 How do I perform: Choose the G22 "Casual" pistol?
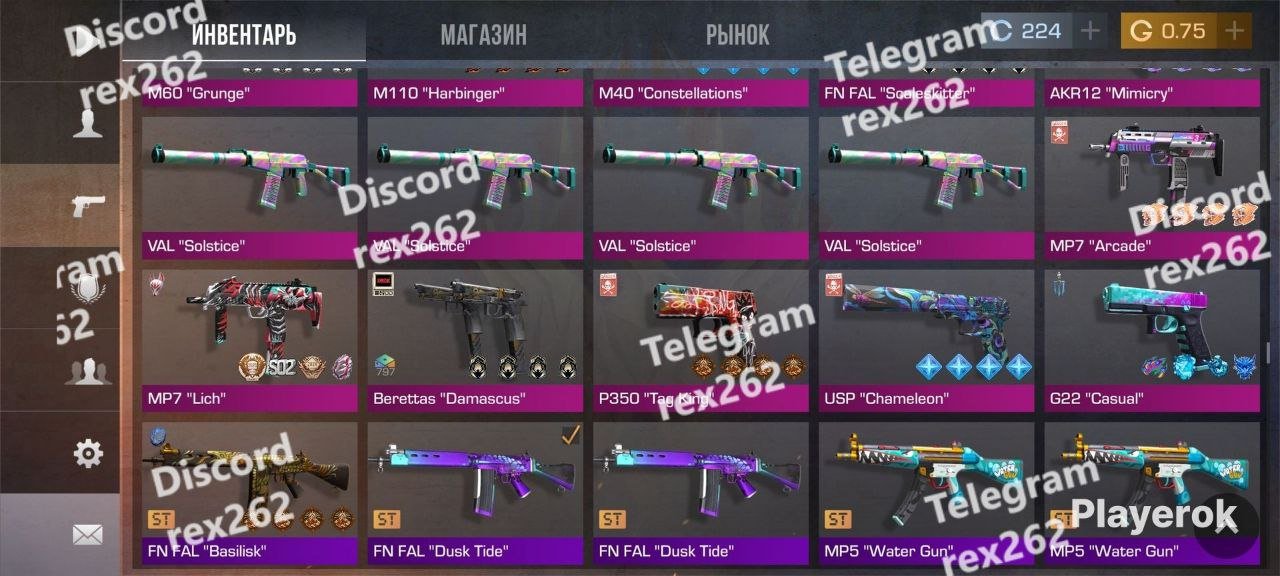tap(1152, 340)
